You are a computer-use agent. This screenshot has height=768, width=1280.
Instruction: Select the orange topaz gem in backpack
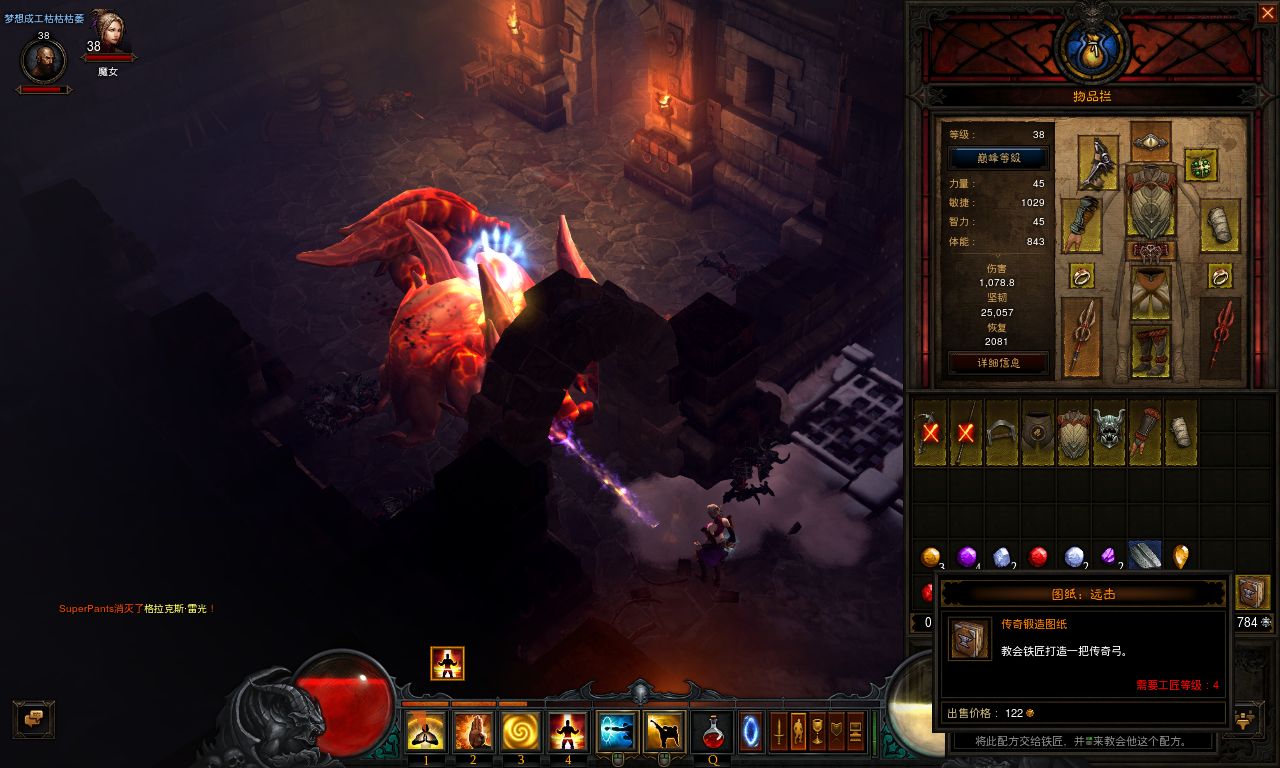[931, 557]
